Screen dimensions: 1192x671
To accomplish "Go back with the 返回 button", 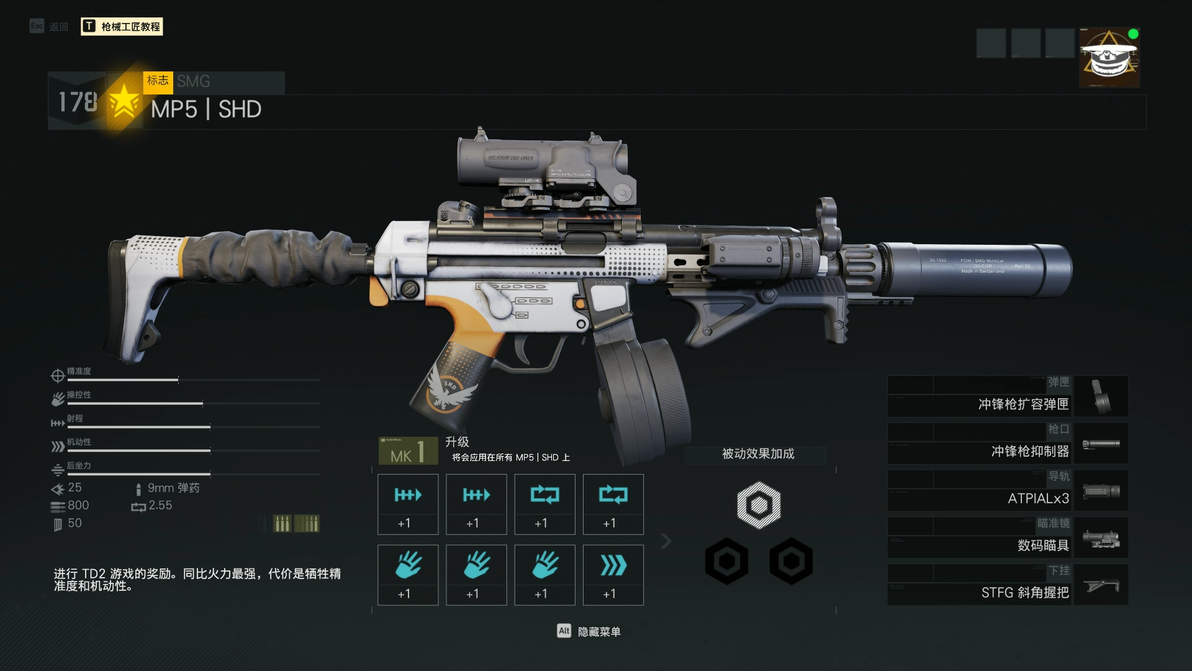I will 50,27.
